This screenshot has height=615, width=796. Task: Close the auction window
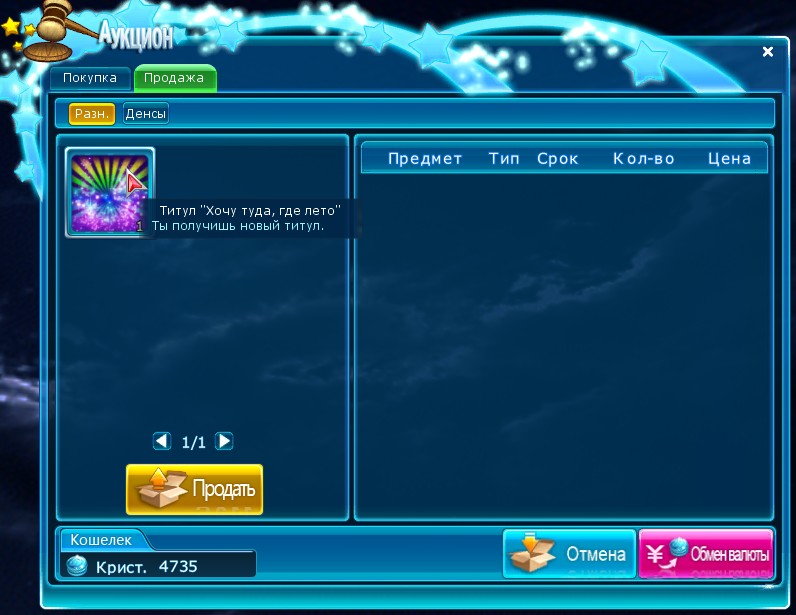768,51
